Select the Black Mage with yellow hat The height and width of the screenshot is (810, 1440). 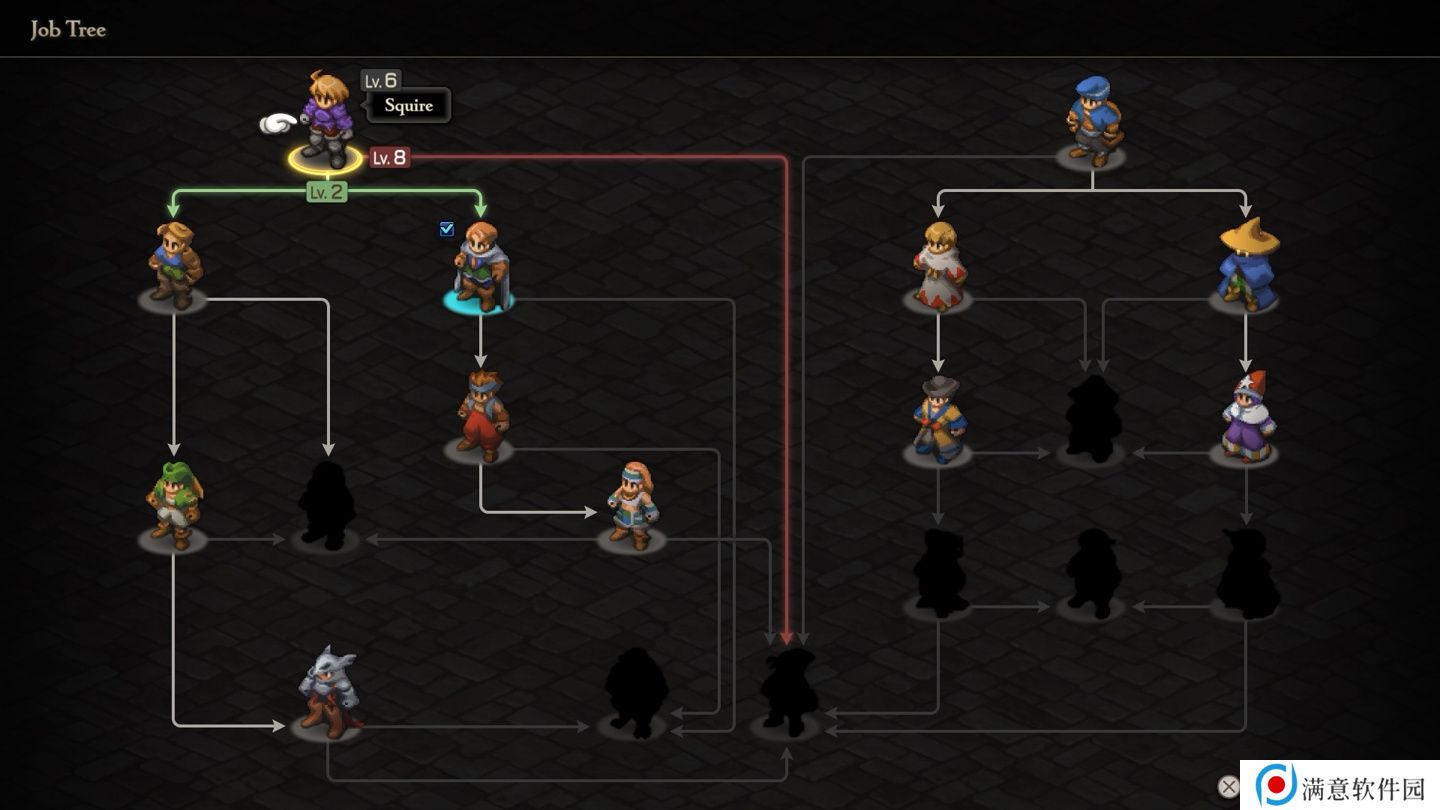tap(1246, 264)
